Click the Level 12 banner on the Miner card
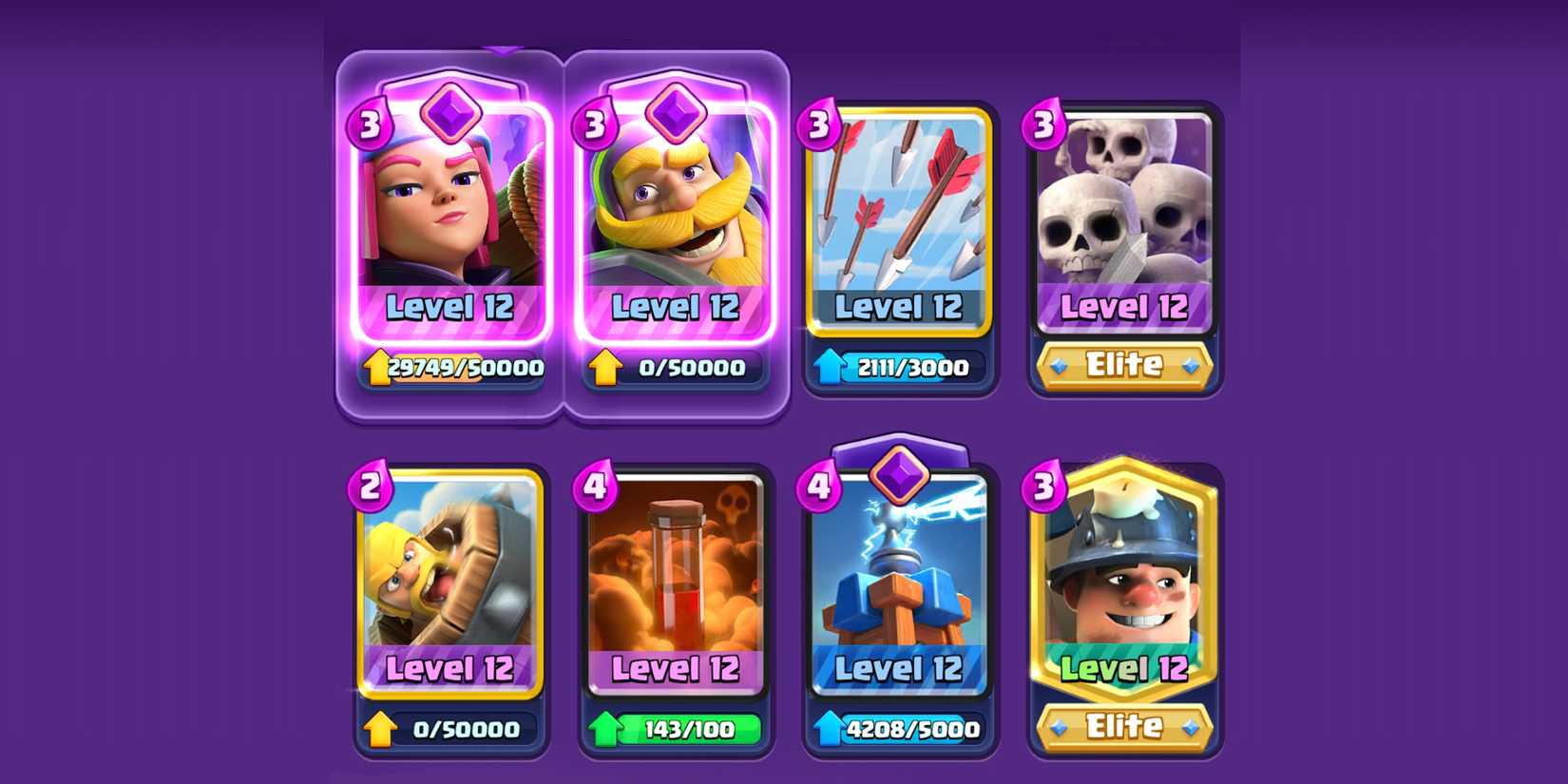Viewport: 1568px width, 784px height. (x=1123, y=669)
